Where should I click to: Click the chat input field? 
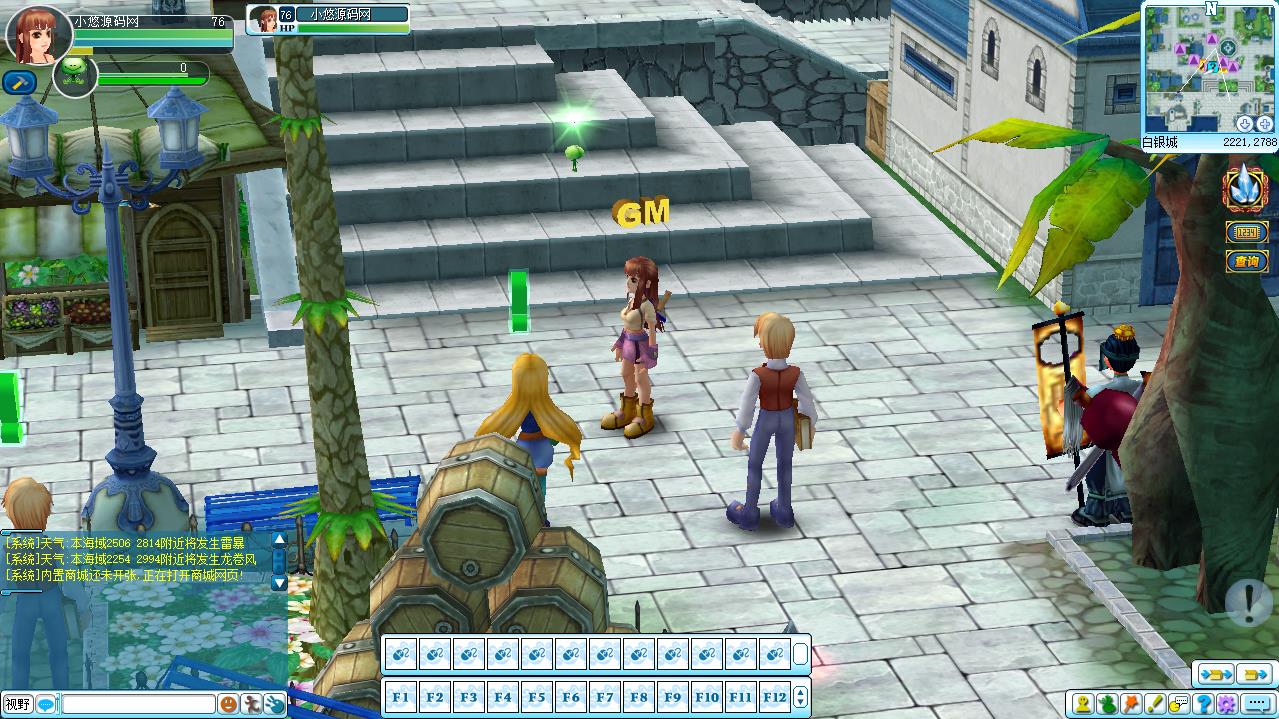tap(138, 704)
